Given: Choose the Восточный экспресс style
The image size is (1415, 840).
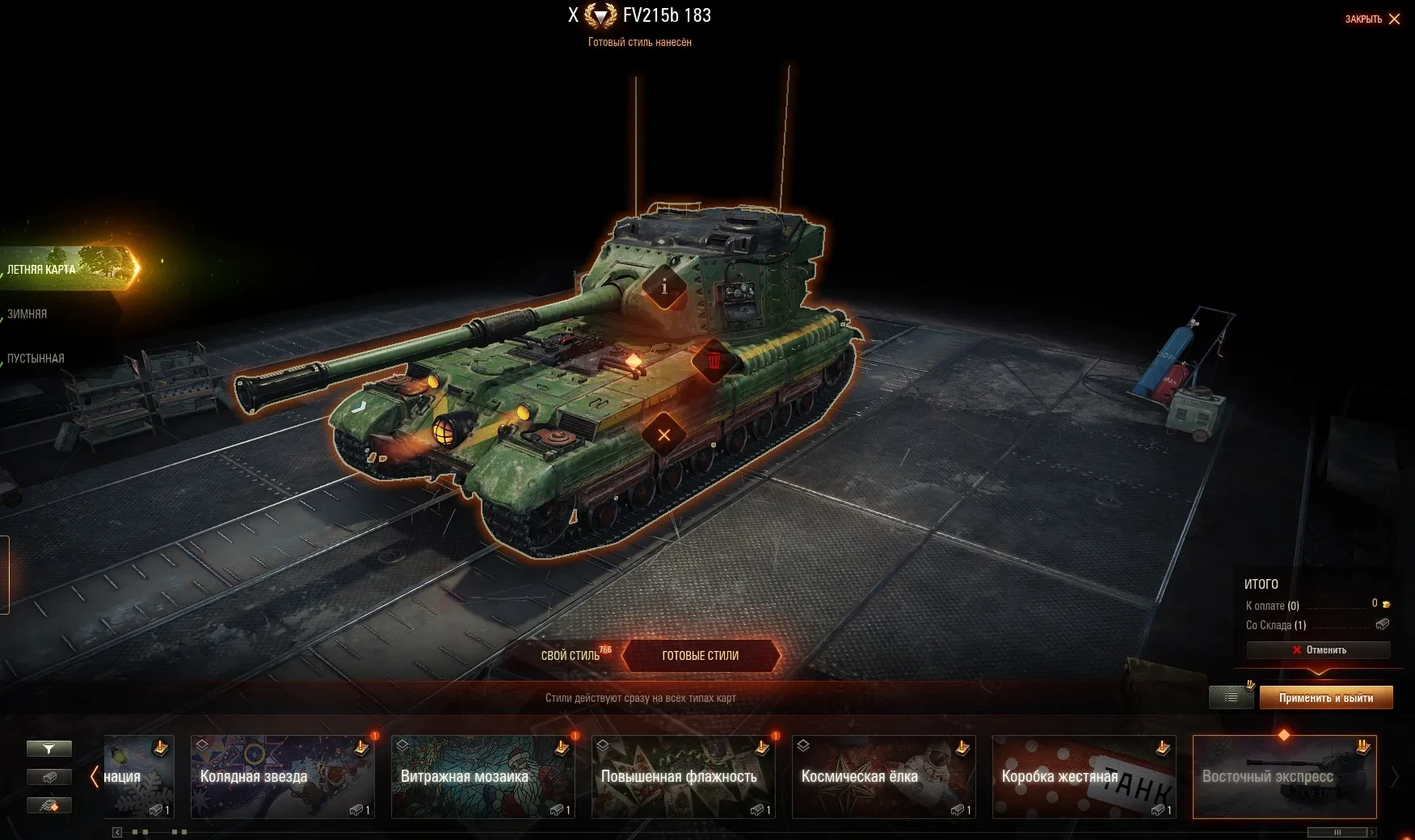Looking at the screenshot, I should pyautogui.click(x=1284, y=776).
